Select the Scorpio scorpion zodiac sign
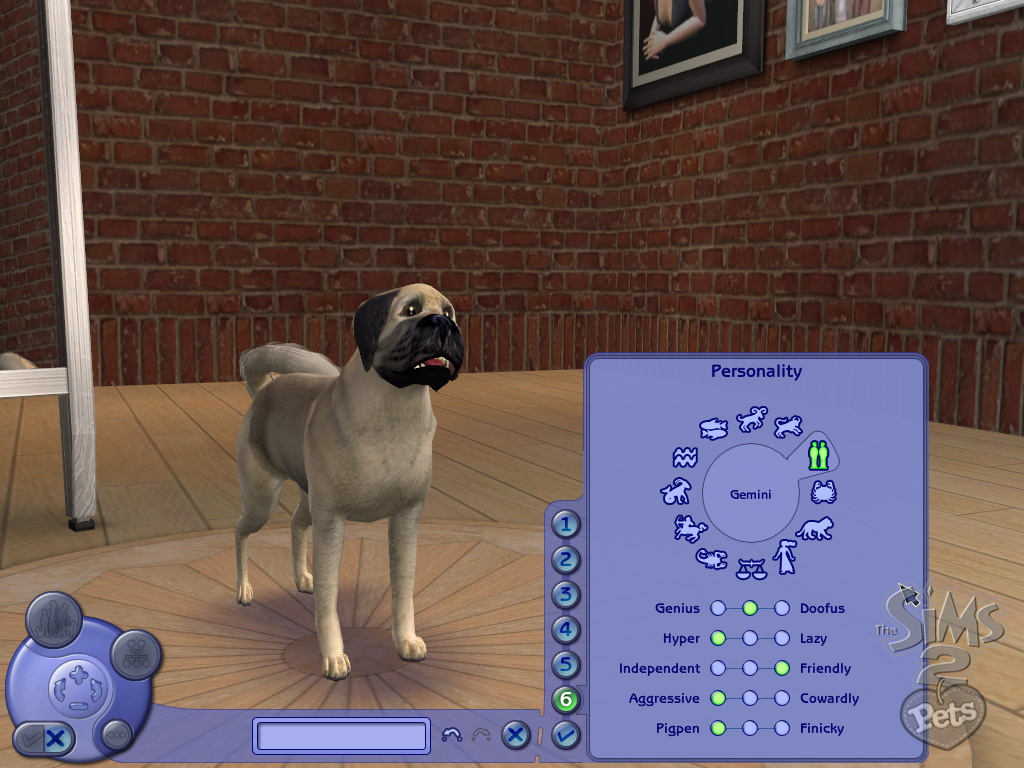The width and height of the screenshot is (1024, 768). point(712,558)
